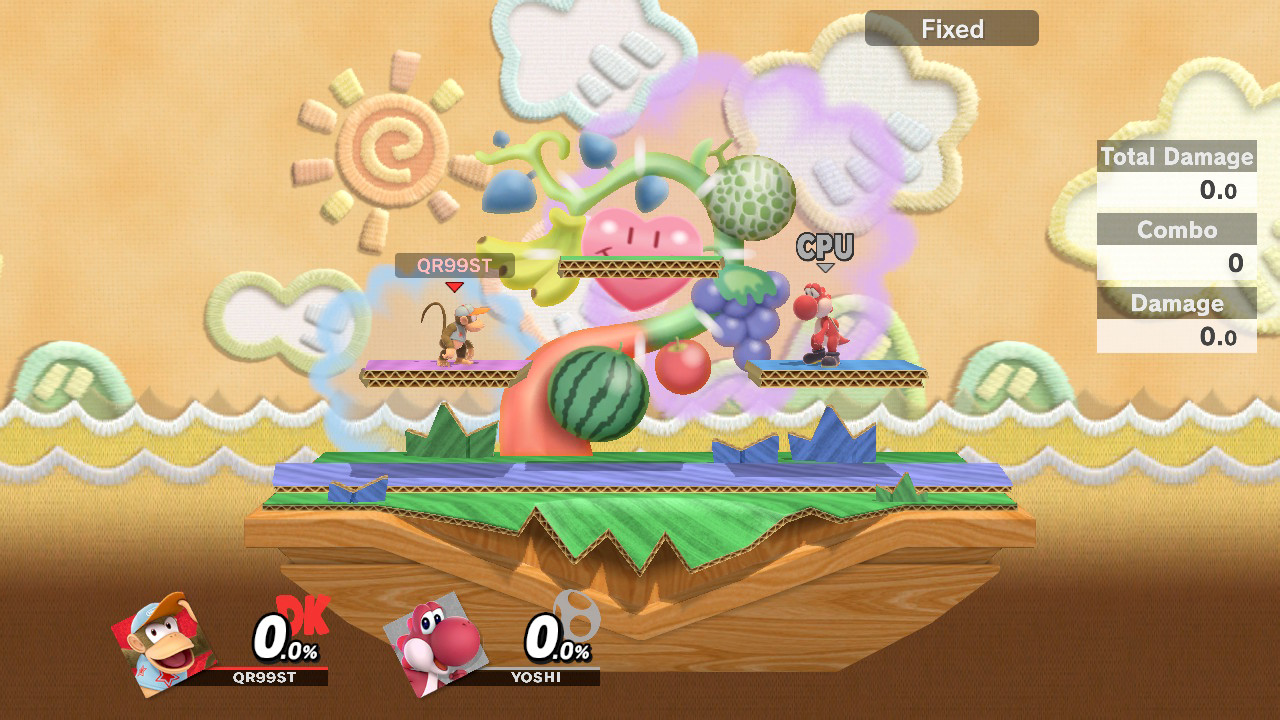Viewport: 1280px width, 720px height.
Task: Expand the Damage stats panel
Action: pyautogui.click(x=1176, y=303)
